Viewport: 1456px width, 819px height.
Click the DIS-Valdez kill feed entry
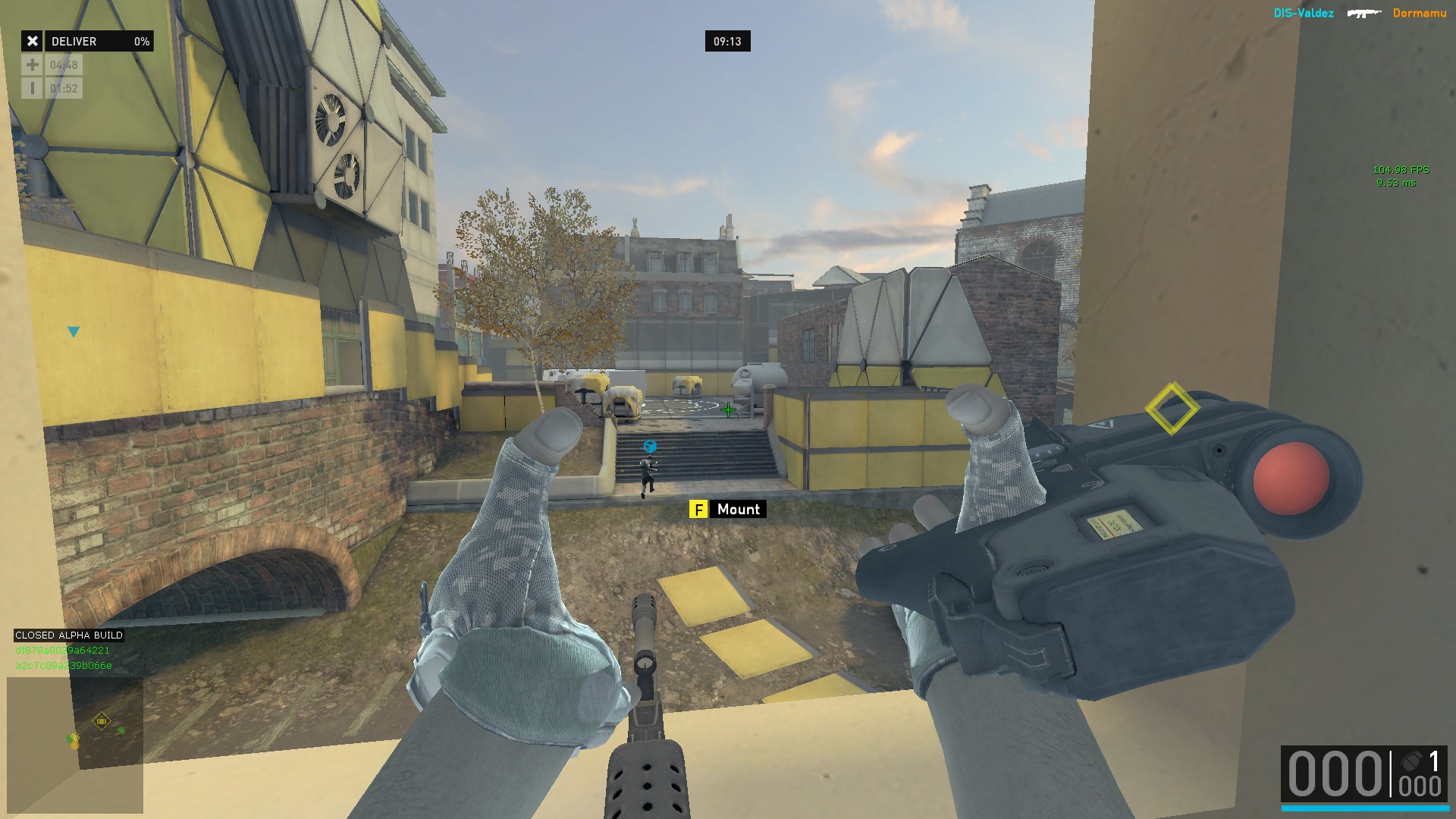[1303, 13]
